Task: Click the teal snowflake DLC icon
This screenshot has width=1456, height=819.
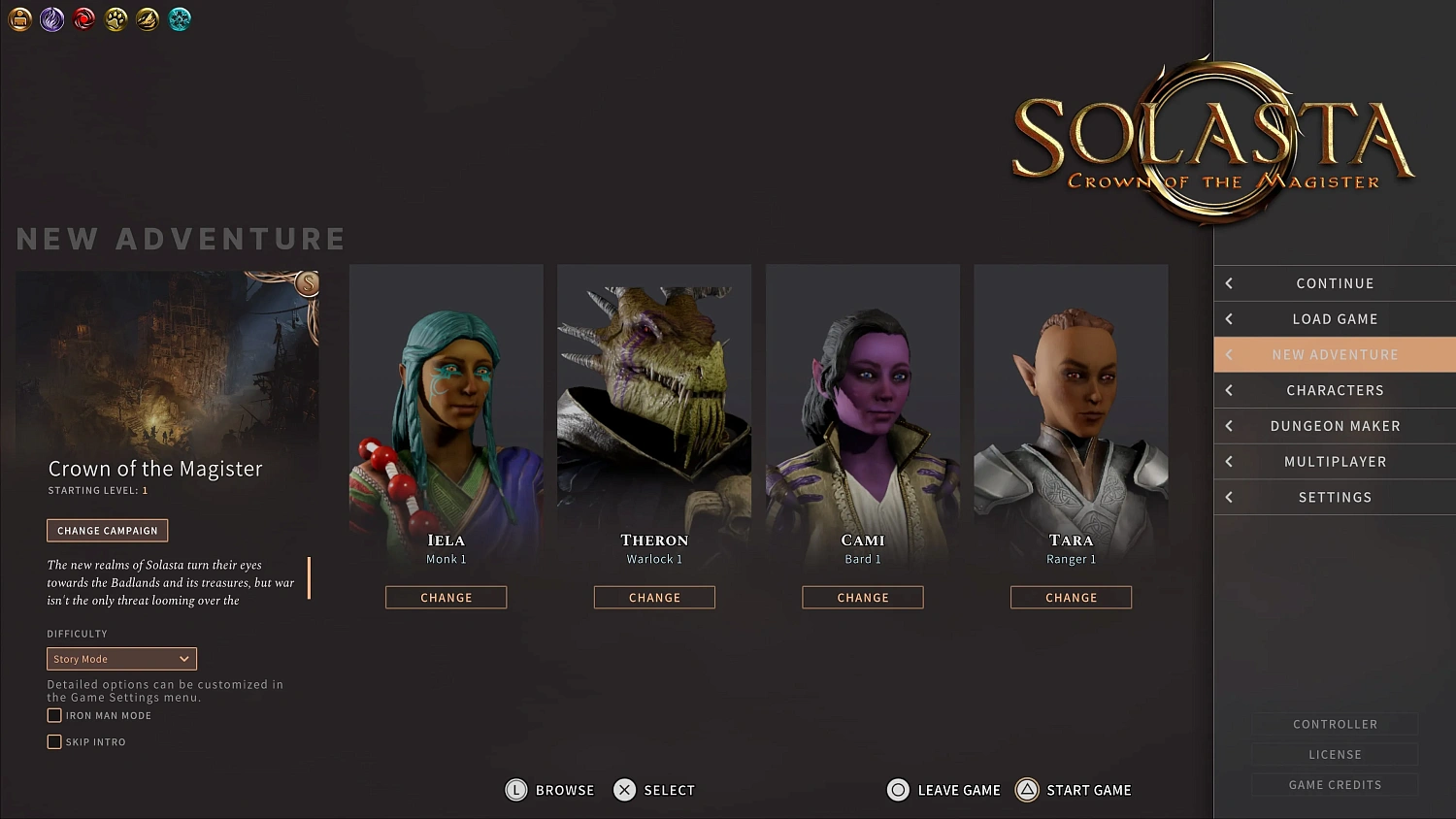Action: (x=180, y=19)
